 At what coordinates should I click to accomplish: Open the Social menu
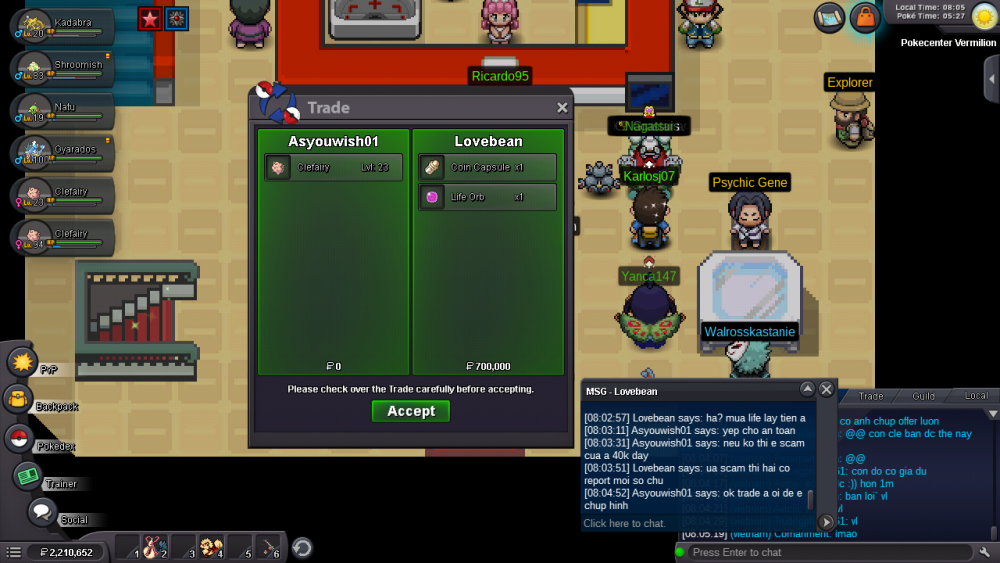click(41, 512)
